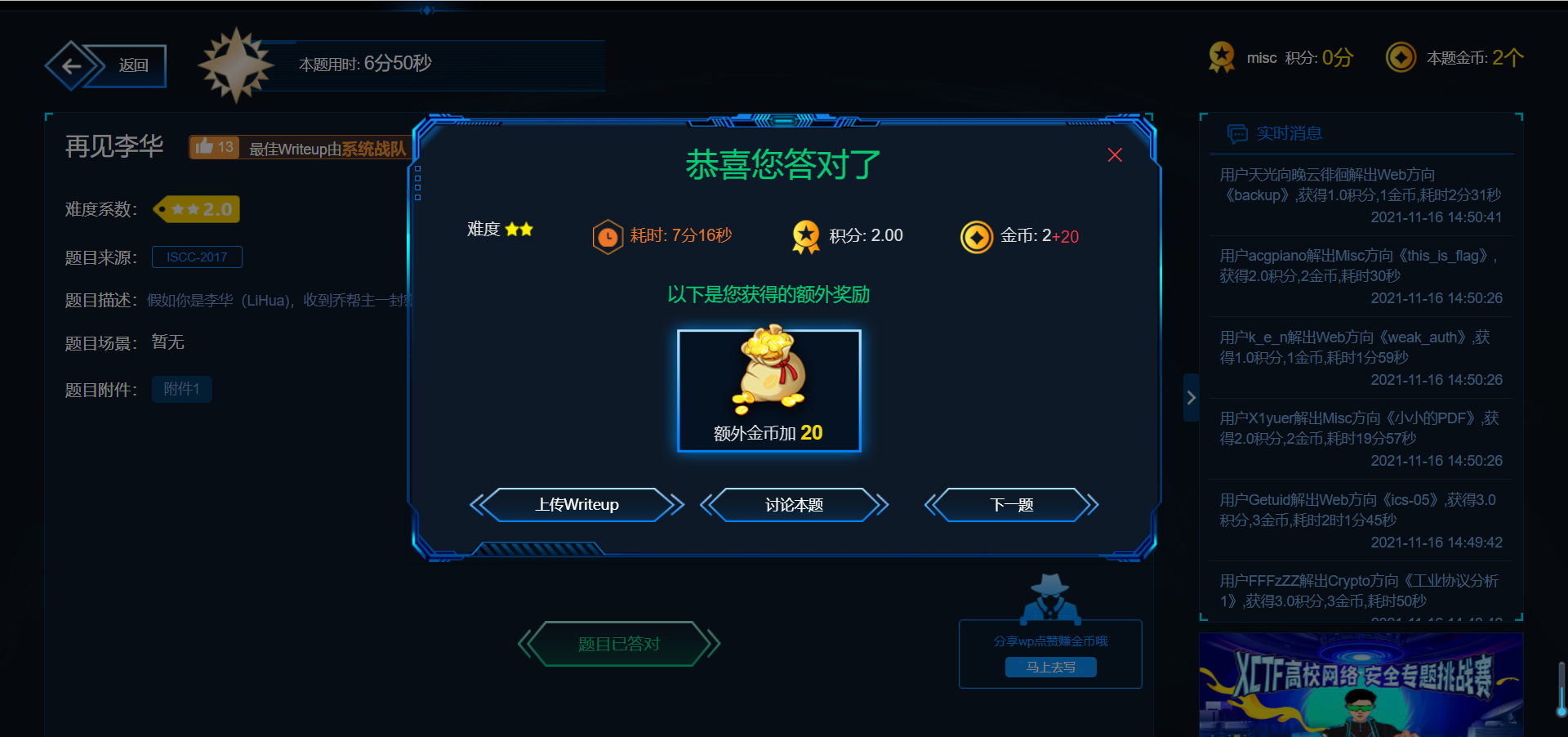Click the clock icon next to 耗时

(x=608, y=236)
